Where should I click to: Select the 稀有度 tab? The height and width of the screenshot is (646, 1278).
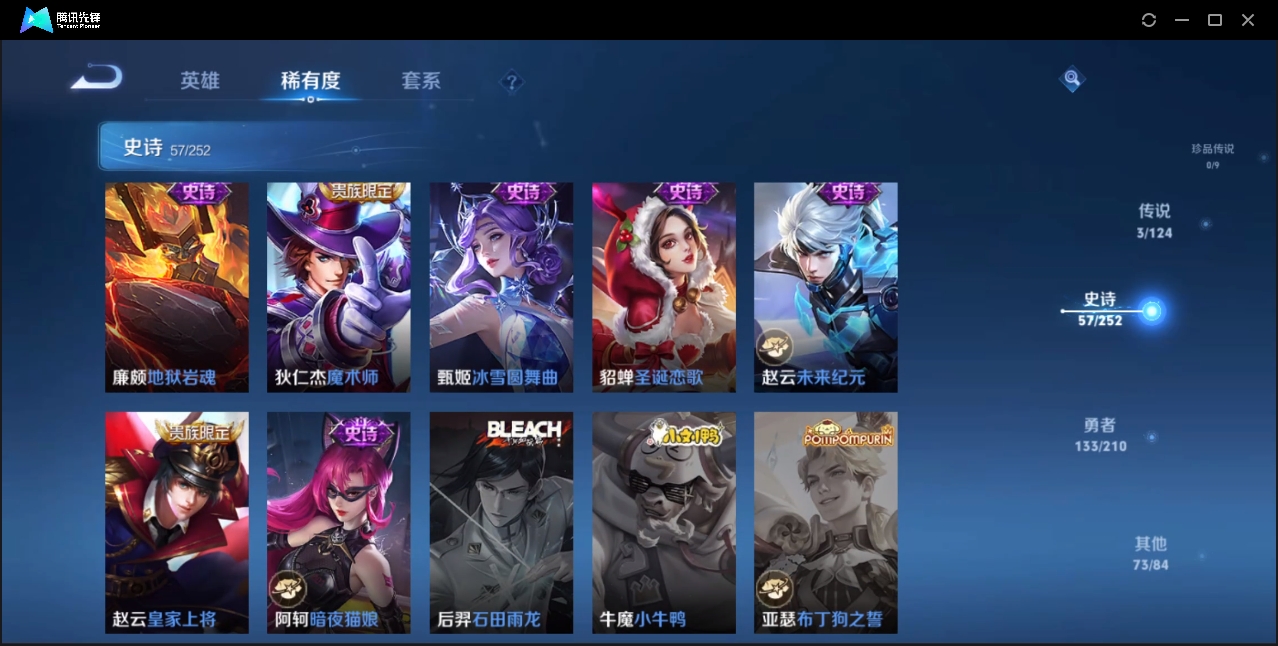[x=310, y=81]
